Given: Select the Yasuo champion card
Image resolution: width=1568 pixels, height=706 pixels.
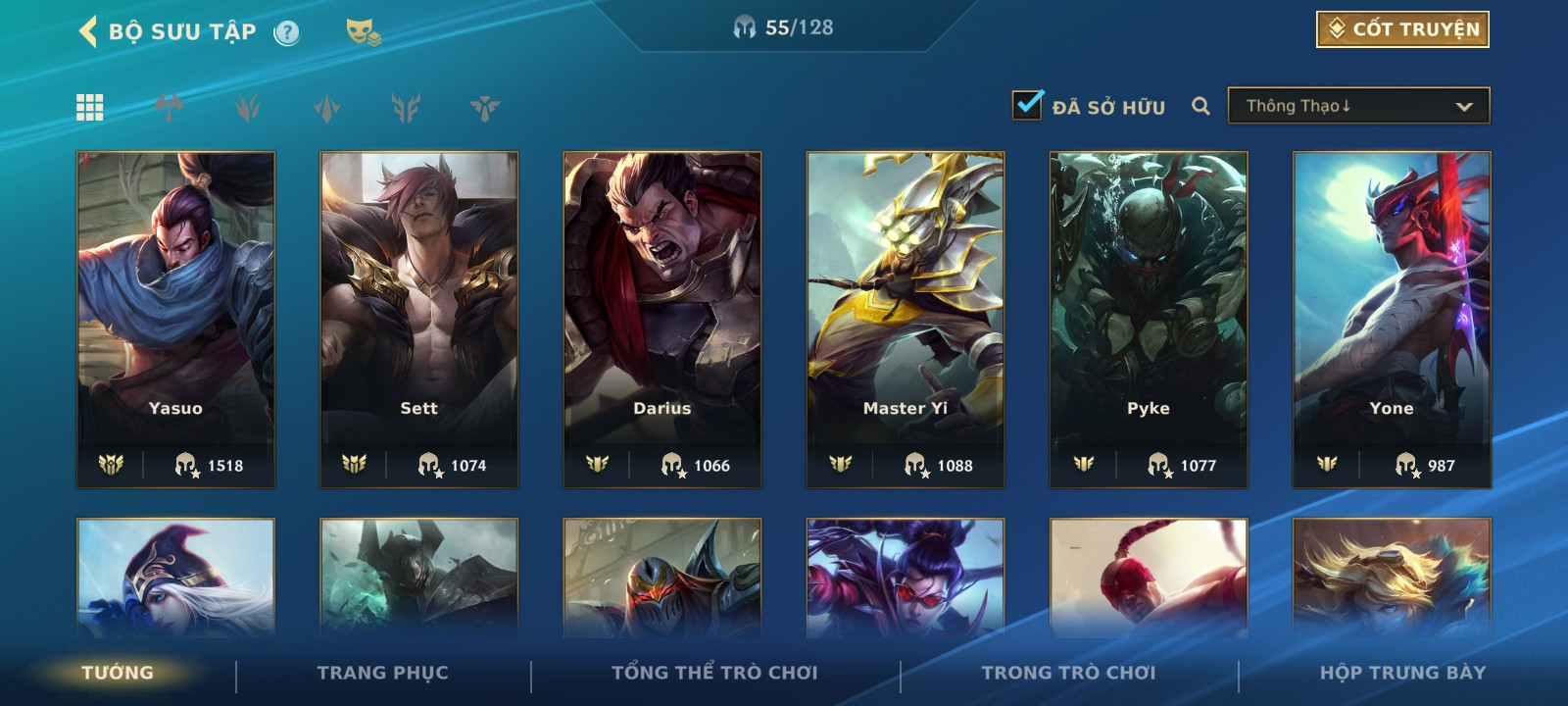Looking at the screenshot, I should point(175,319).
